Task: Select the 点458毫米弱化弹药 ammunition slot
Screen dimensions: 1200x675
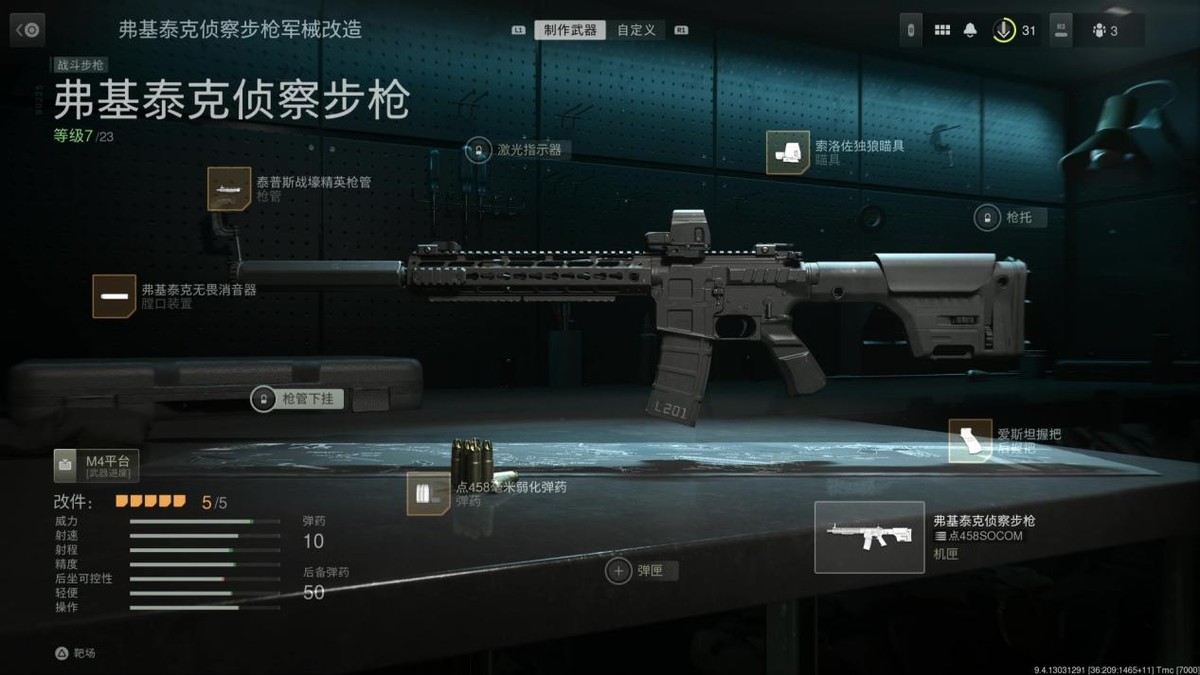Action: 427,494
